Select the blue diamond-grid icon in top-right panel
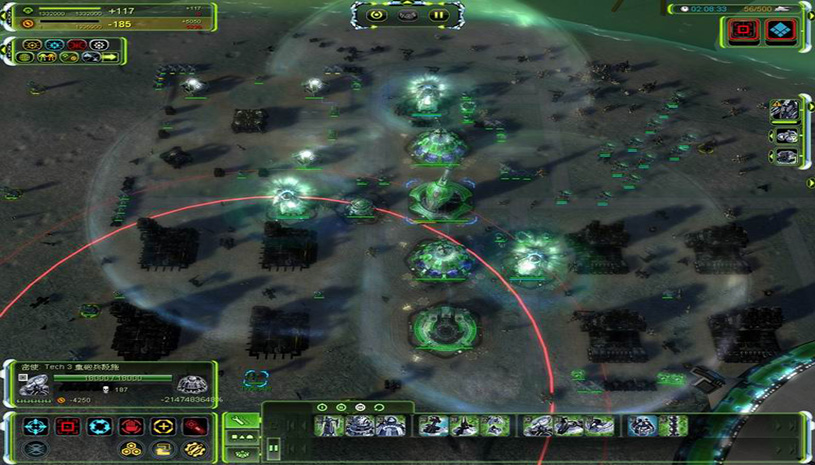The image size is (815, 465). (779, 31)
